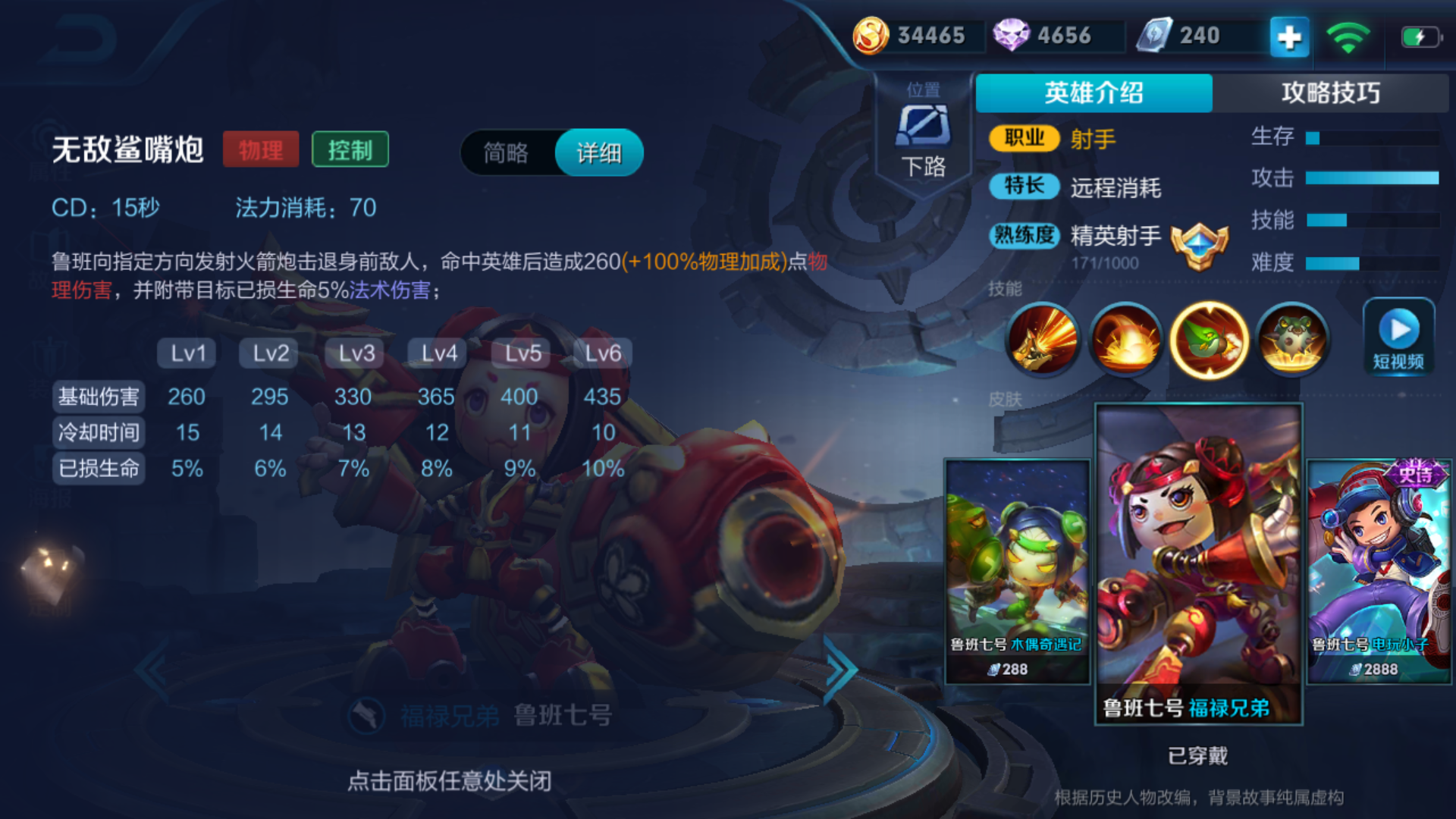Viewport: 1456px width, 819px height.
Task: Click the gold coin currency icon
Action: tap(874, 34)
